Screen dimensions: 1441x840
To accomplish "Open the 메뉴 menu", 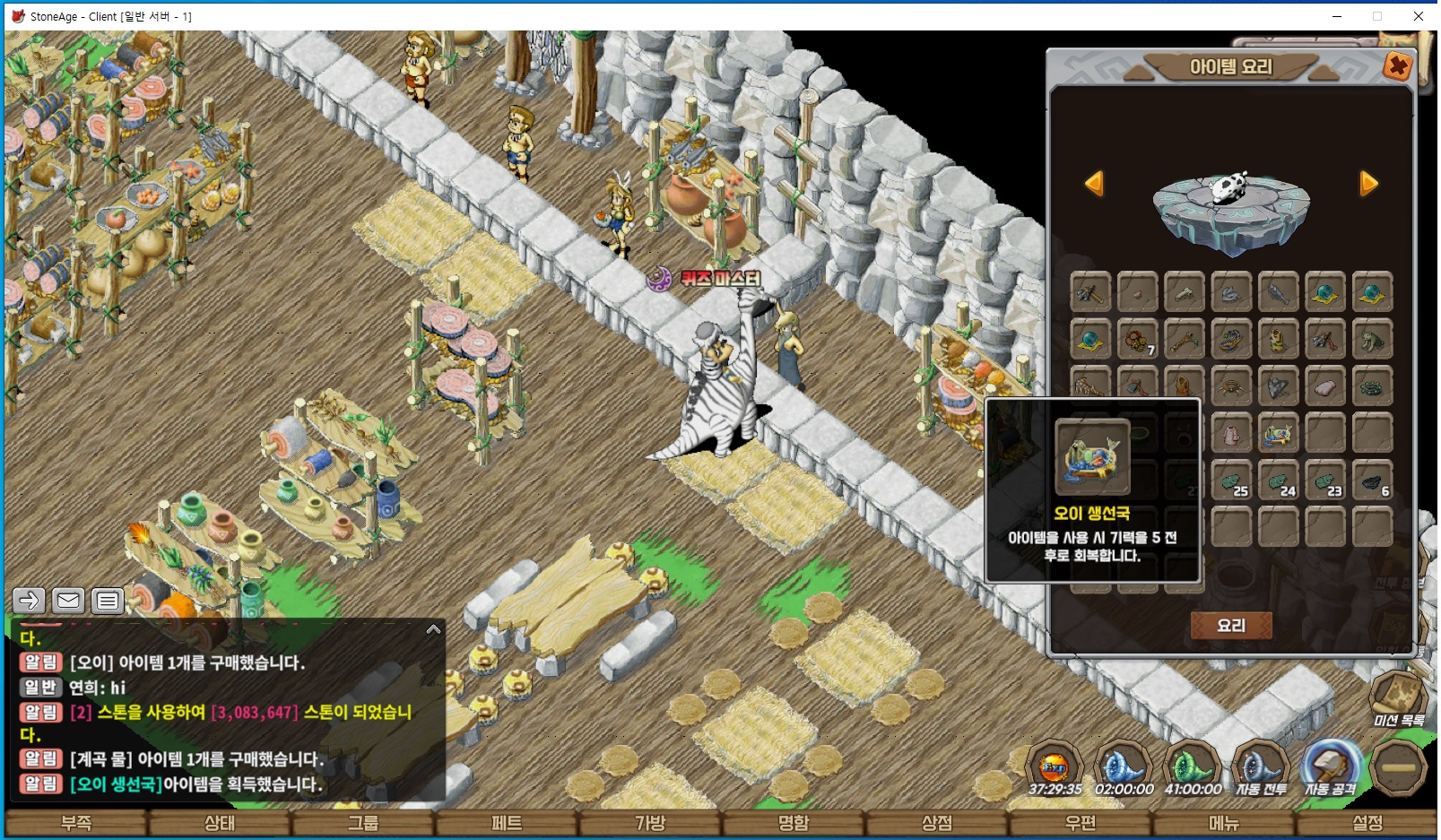I will (1224, 823).
